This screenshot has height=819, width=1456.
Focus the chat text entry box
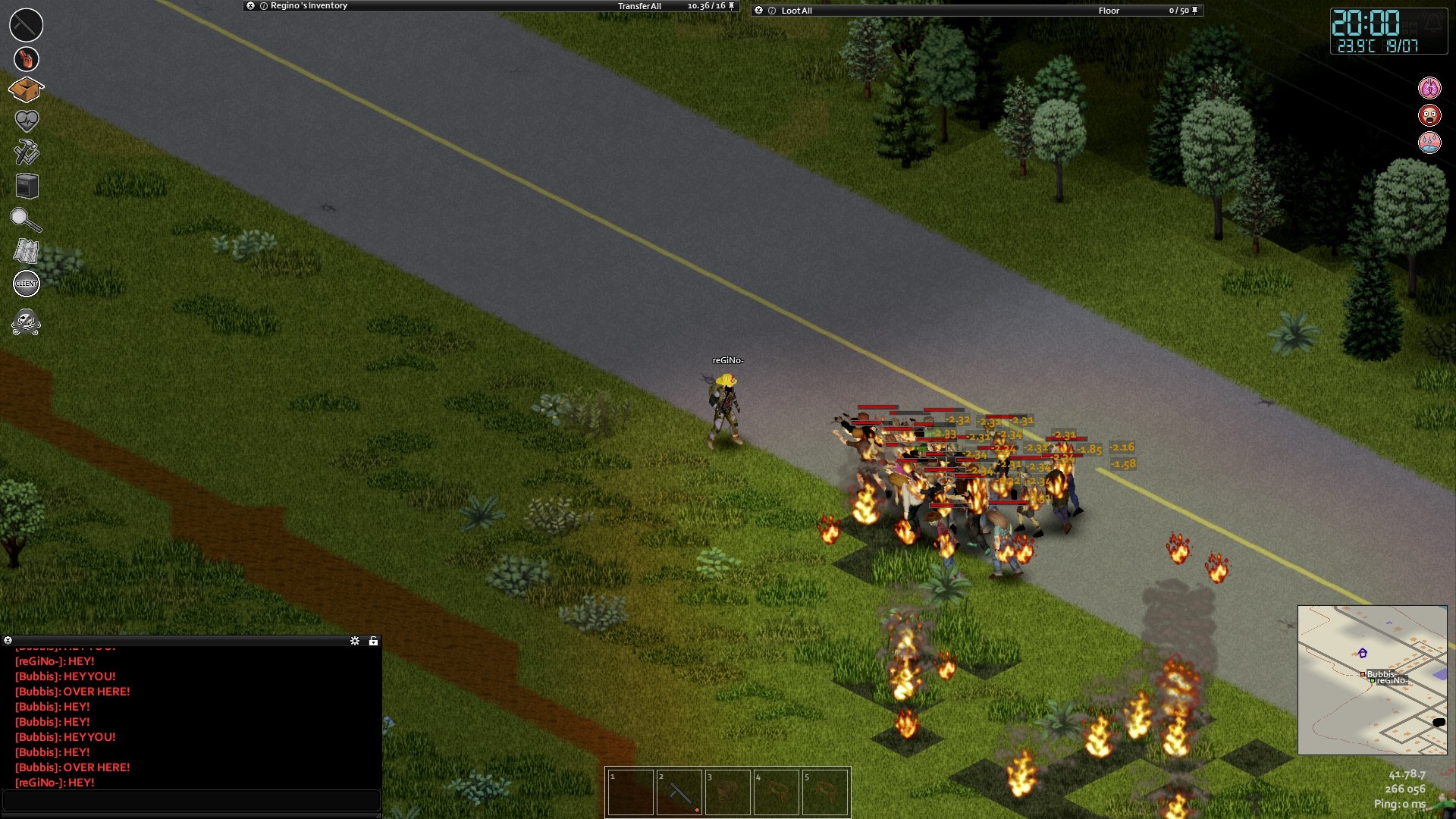coord(191,800)
